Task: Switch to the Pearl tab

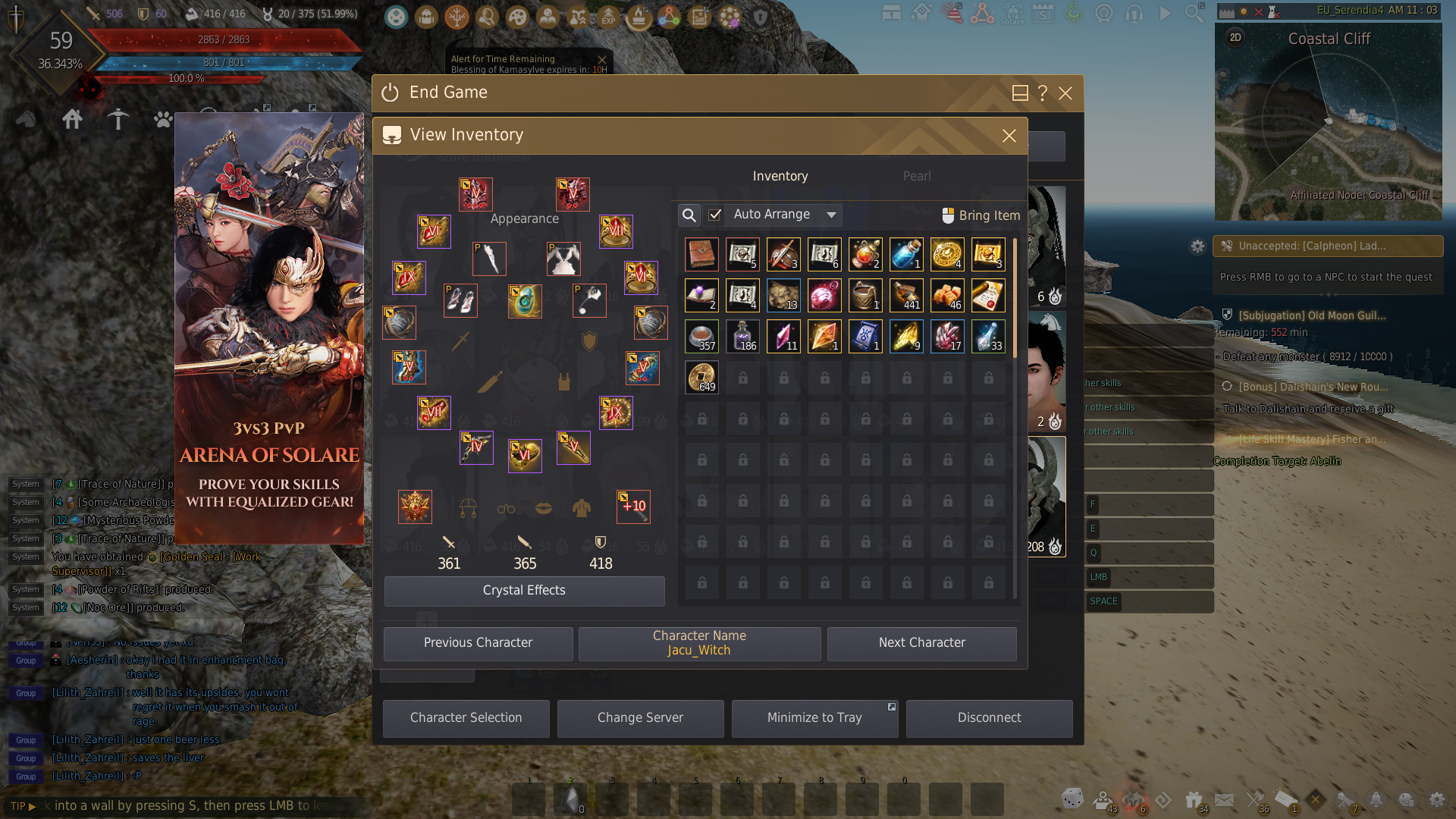Action: [x=916, y=176]
